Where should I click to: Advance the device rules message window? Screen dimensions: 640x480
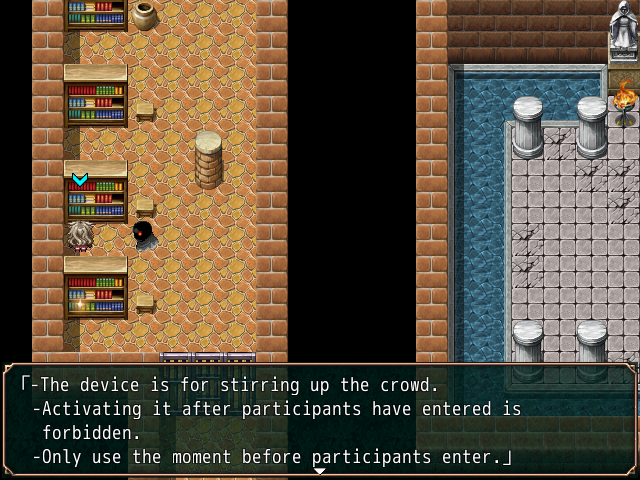pyautogui.click(x=320, y=420)
